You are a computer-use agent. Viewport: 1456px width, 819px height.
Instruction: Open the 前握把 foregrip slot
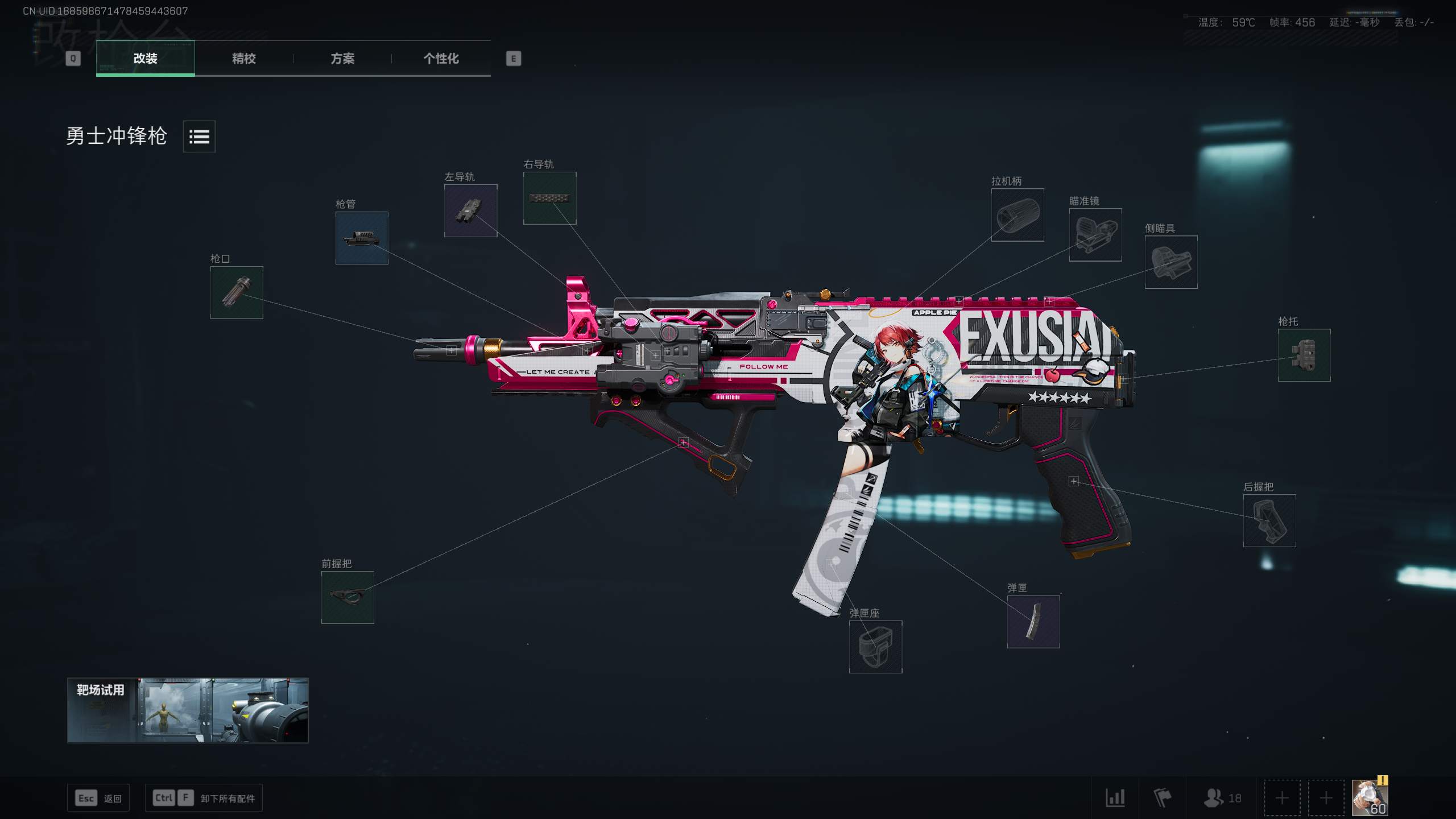[348, 597]
